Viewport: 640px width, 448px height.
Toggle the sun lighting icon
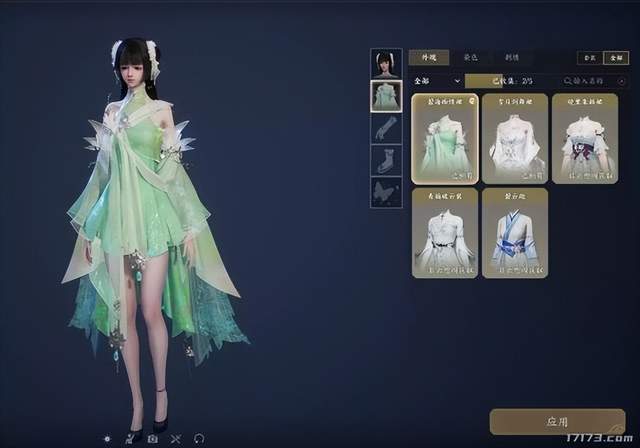(108, 438)
